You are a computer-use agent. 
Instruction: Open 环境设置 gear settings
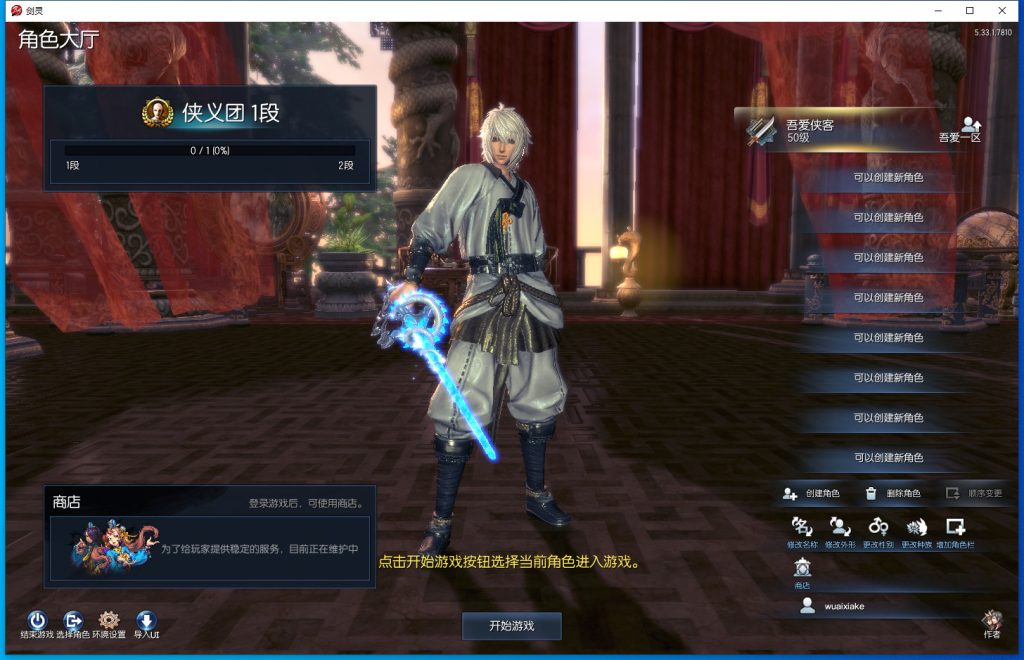[x=109, y=621]
